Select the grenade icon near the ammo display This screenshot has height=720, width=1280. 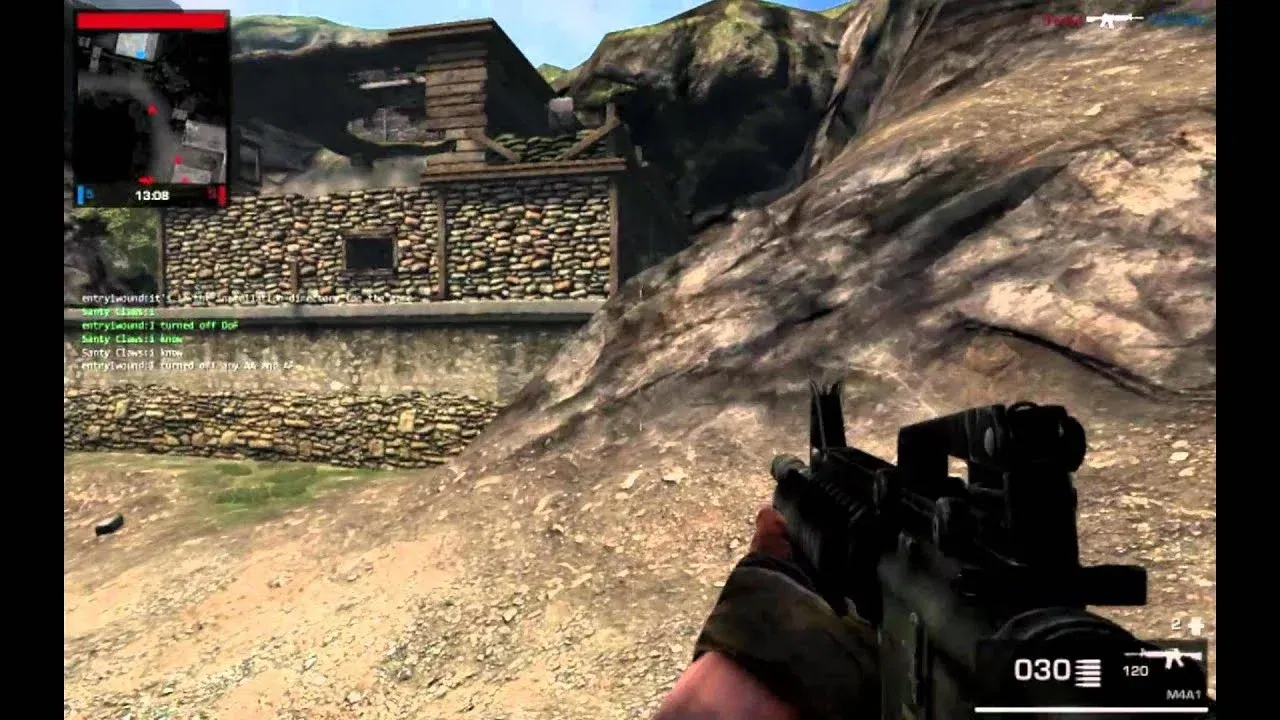click(x=1196, y=625)
